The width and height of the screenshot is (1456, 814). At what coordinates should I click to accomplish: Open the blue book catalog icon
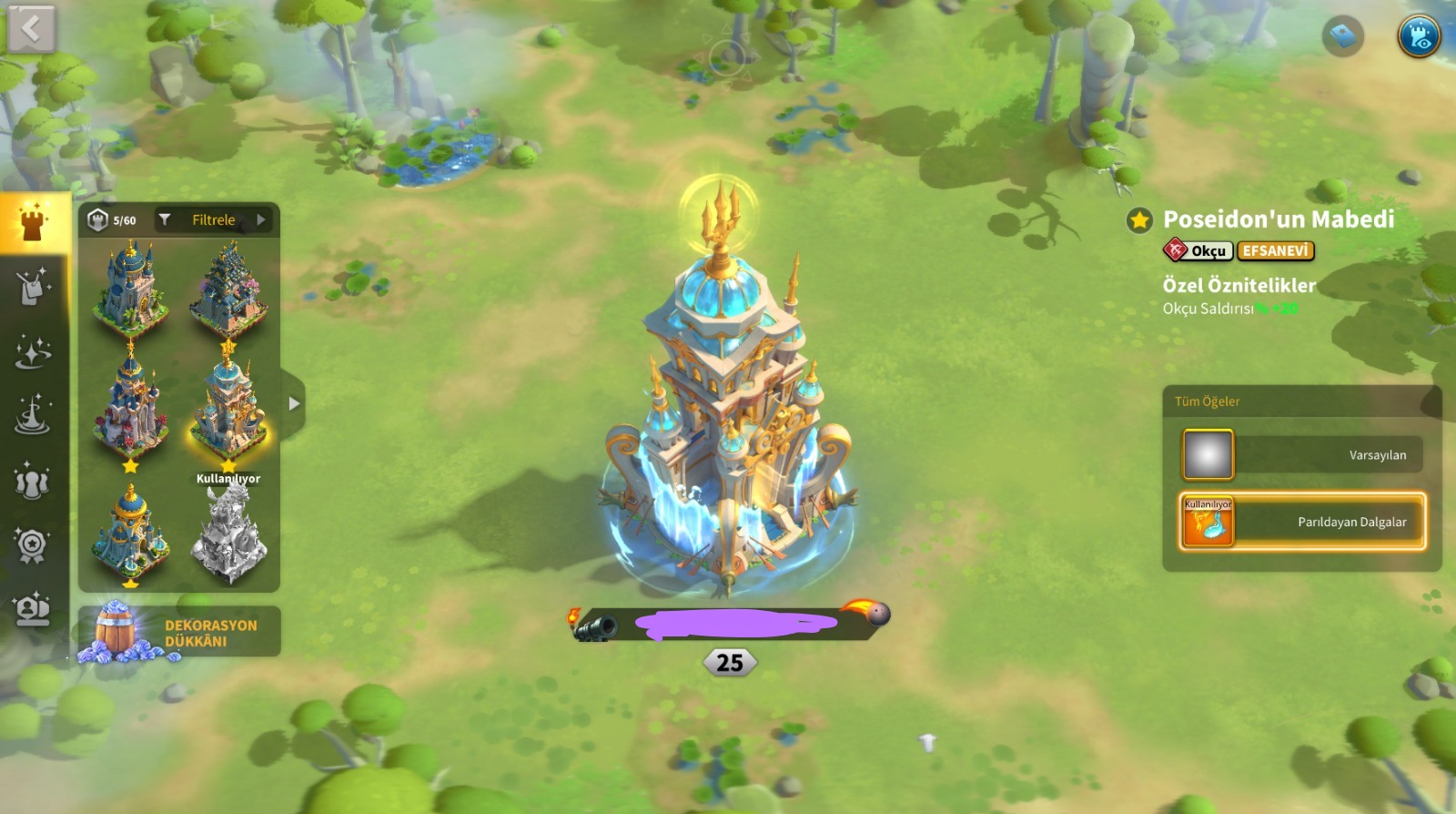pyautogui.click(x=1342, y=36)
